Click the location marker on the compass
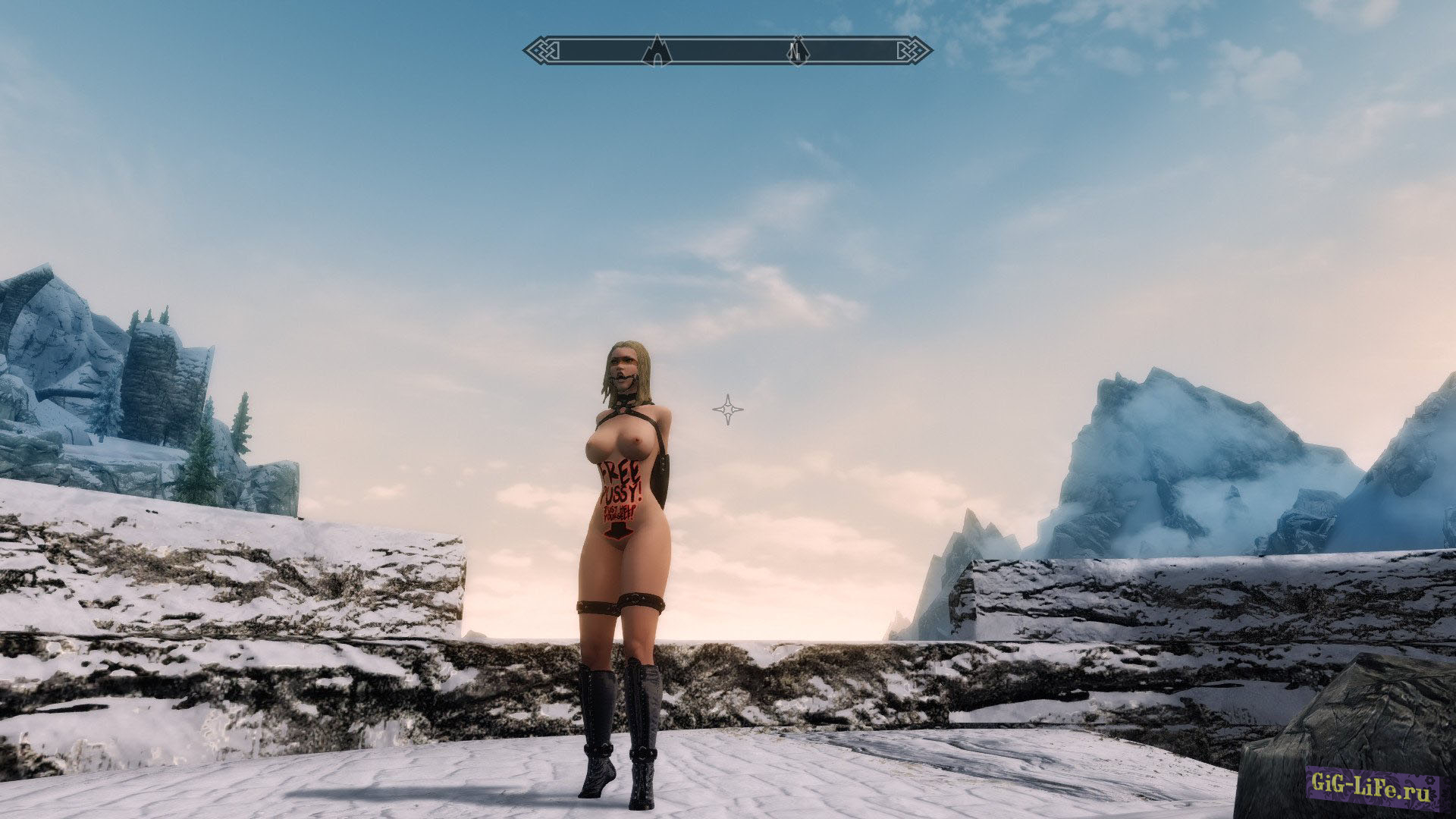This screenshot has height=819, width=1456. [657, 51]
